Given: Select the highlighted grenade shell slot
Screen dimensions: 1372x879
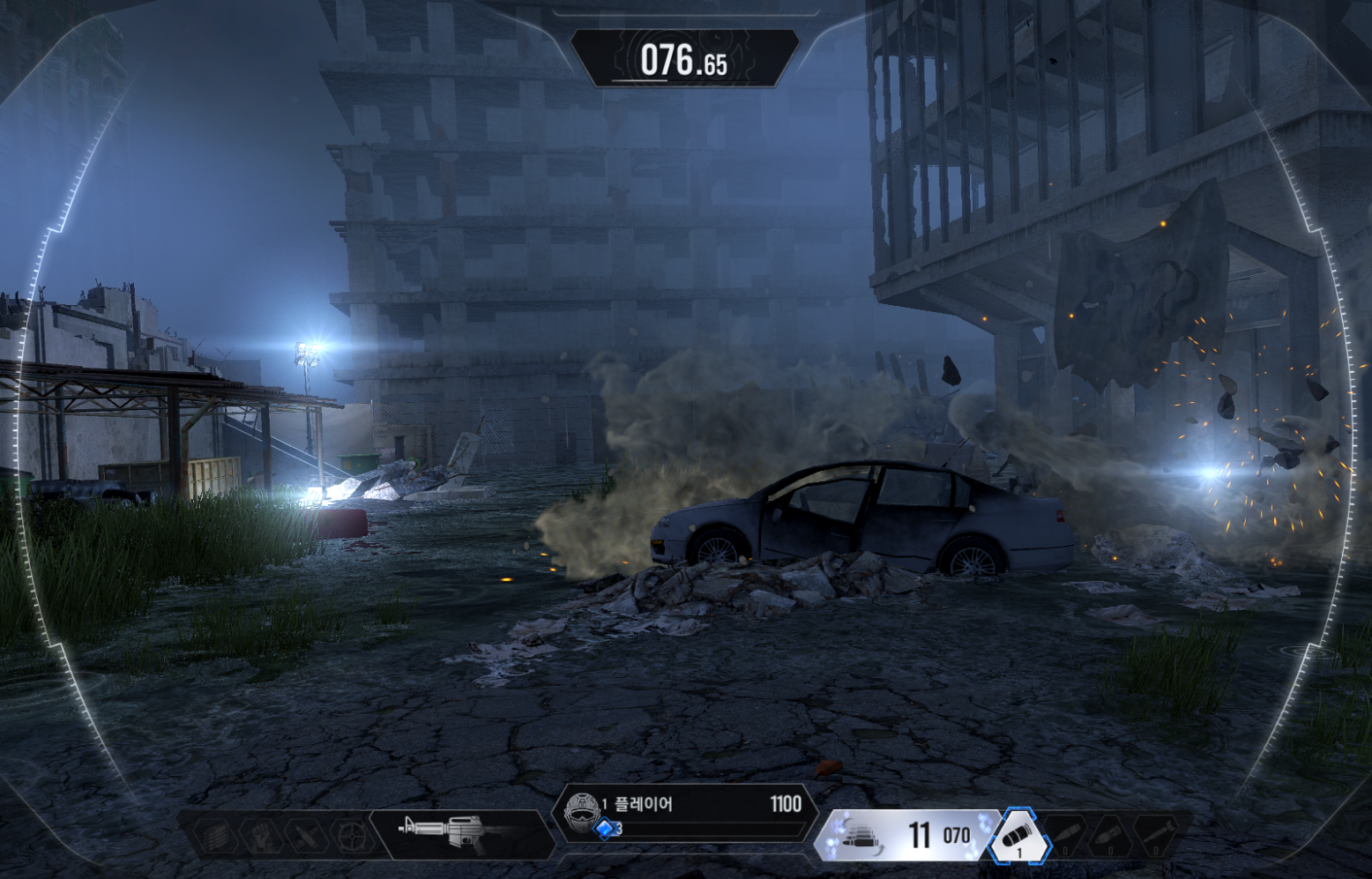Looking at the screenshot, I should 1019,835.
